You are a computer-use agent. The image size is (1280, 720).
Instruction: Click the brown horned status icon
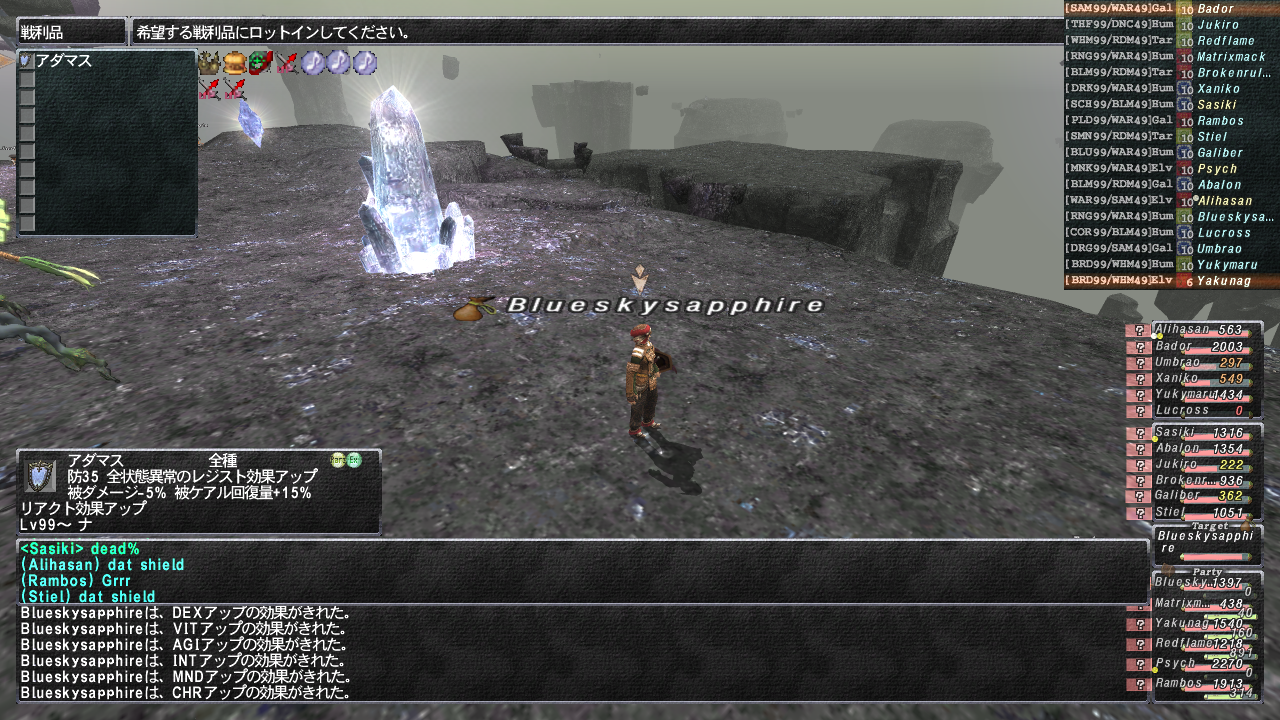point(209,63)
